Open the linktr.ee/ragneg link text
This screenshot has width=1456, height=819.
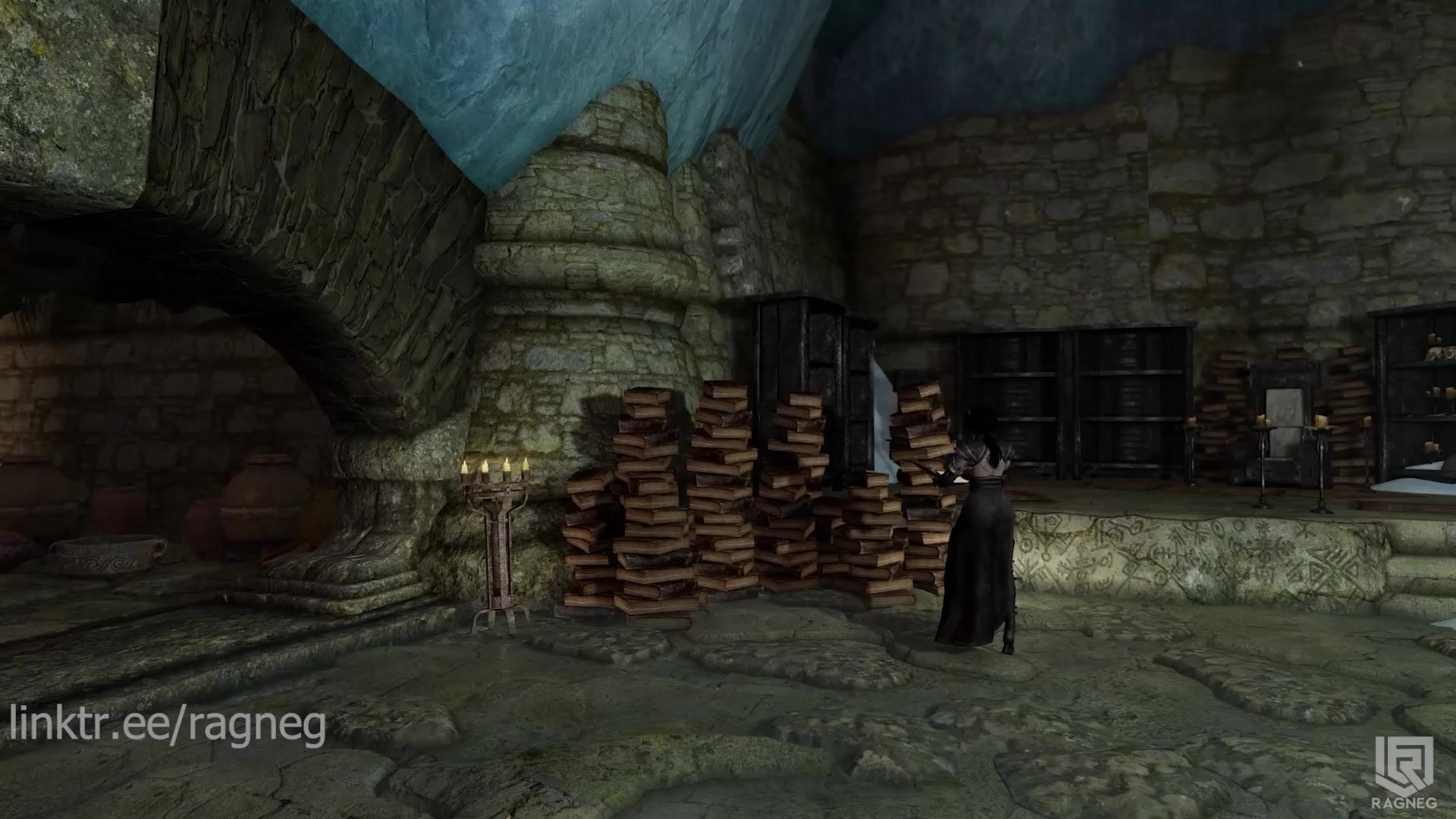point(168,724)
